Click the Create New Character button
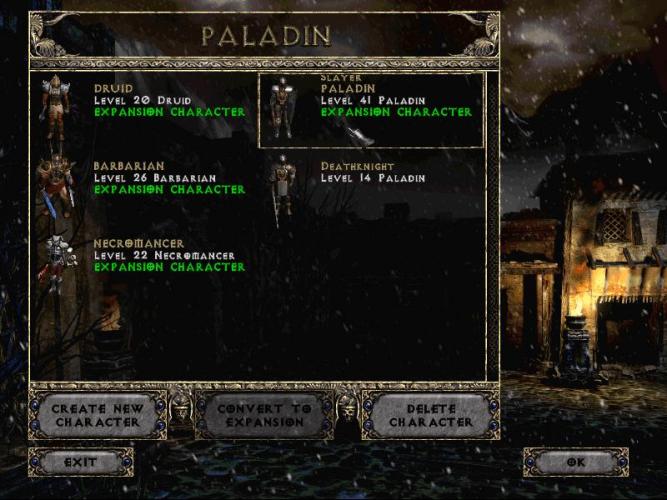 click(97, 415)
